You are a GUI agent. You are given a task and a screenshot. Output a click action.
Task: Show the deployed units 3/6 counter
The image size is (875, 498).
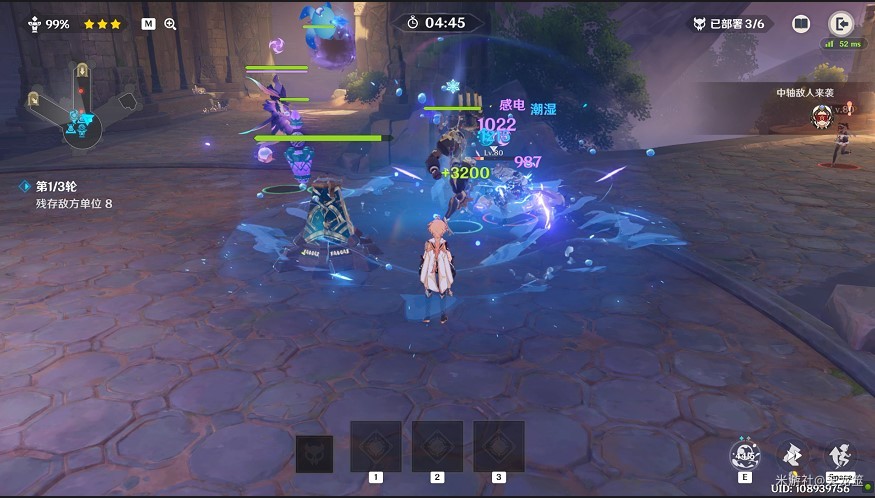tap(731, 23)
